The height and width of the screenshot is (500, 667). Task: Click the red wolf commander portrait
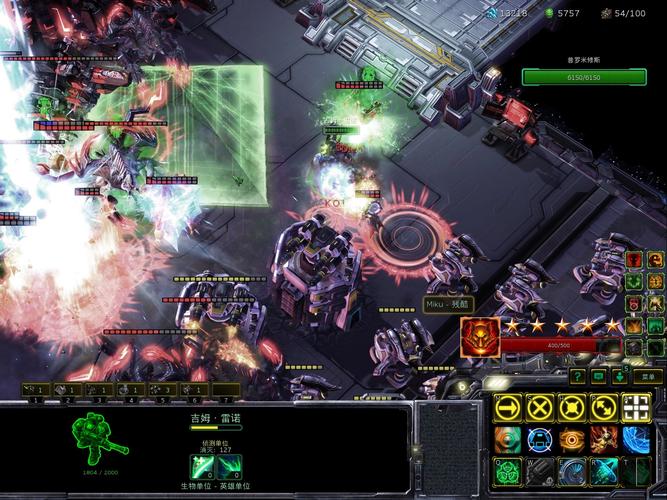coord(480,338)
